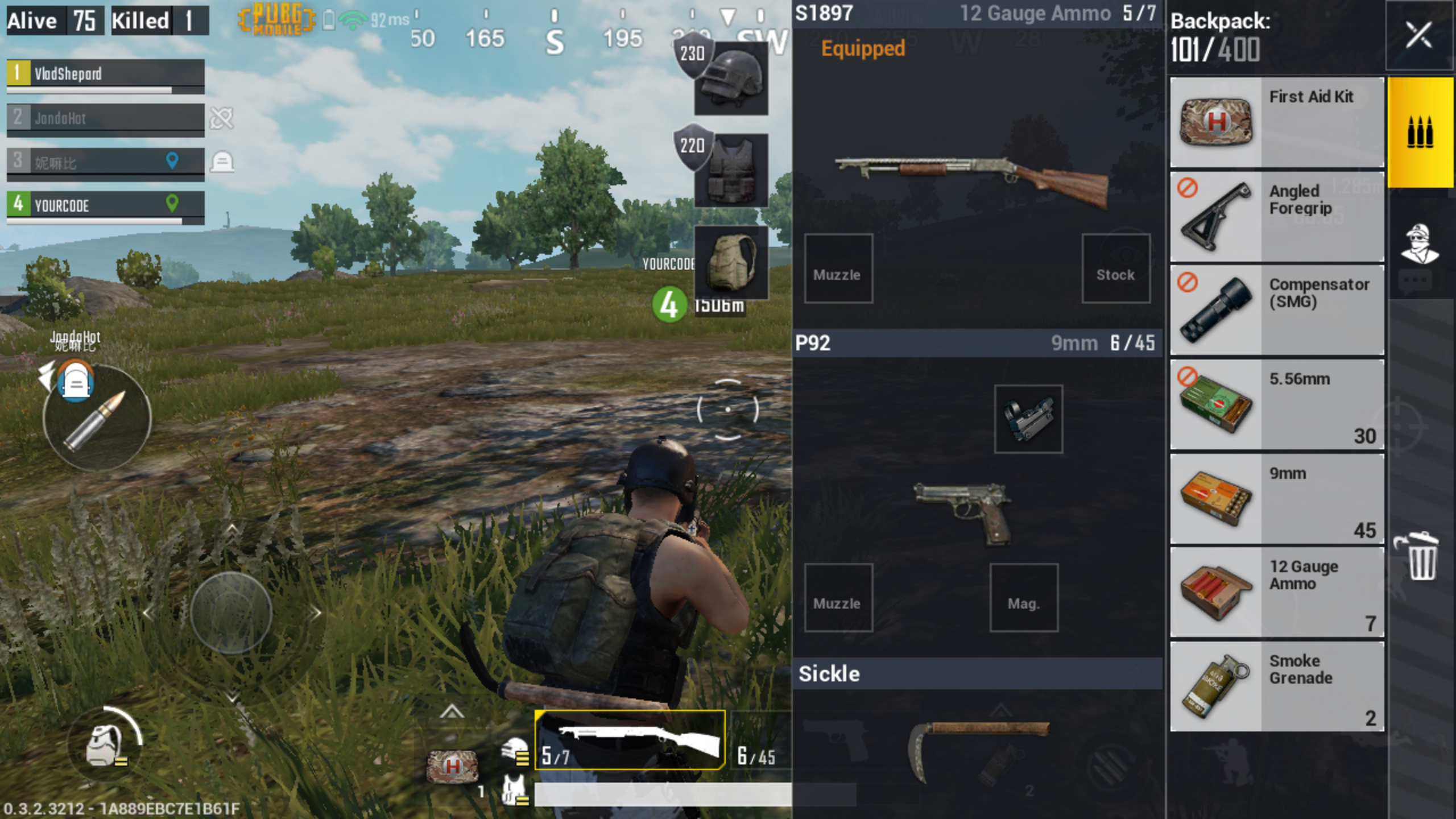Toggle the muted voice icon beside JandaHot
This screenshot has width=1456, height=819.
(222, 118)
